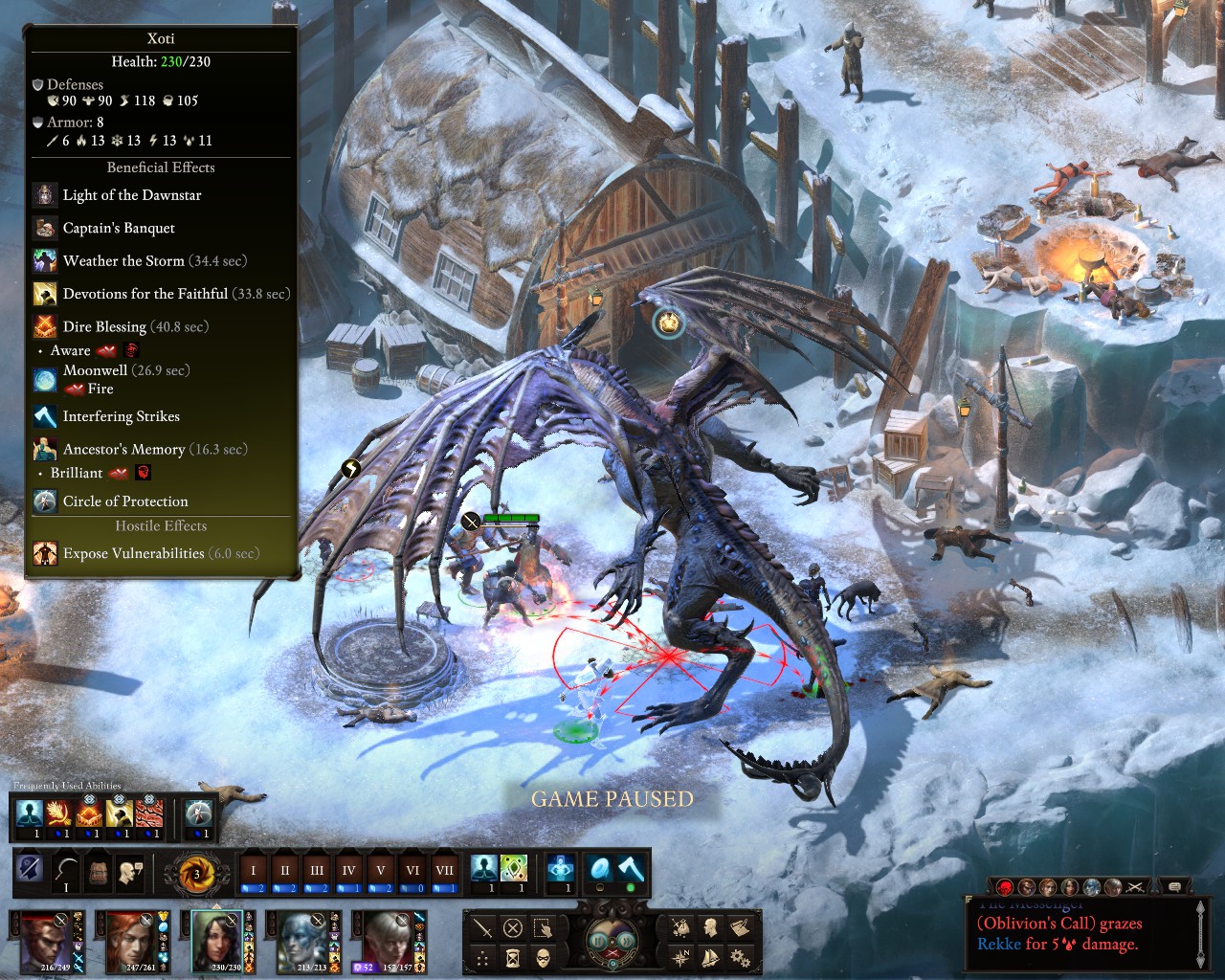Image resolution: width=1225 pixels, height=980 pixels.
Task: Click the sword attack command button
Action: point(483,928)
